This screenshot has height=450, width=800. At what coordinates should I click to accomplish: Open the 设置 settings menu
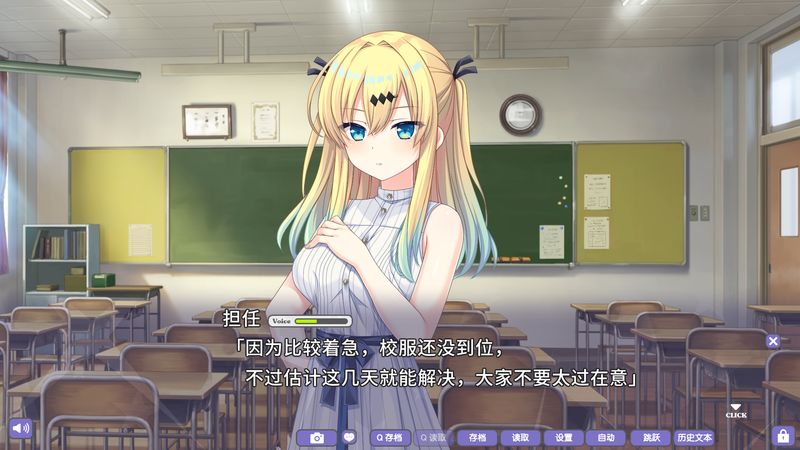tap(563, 437)
